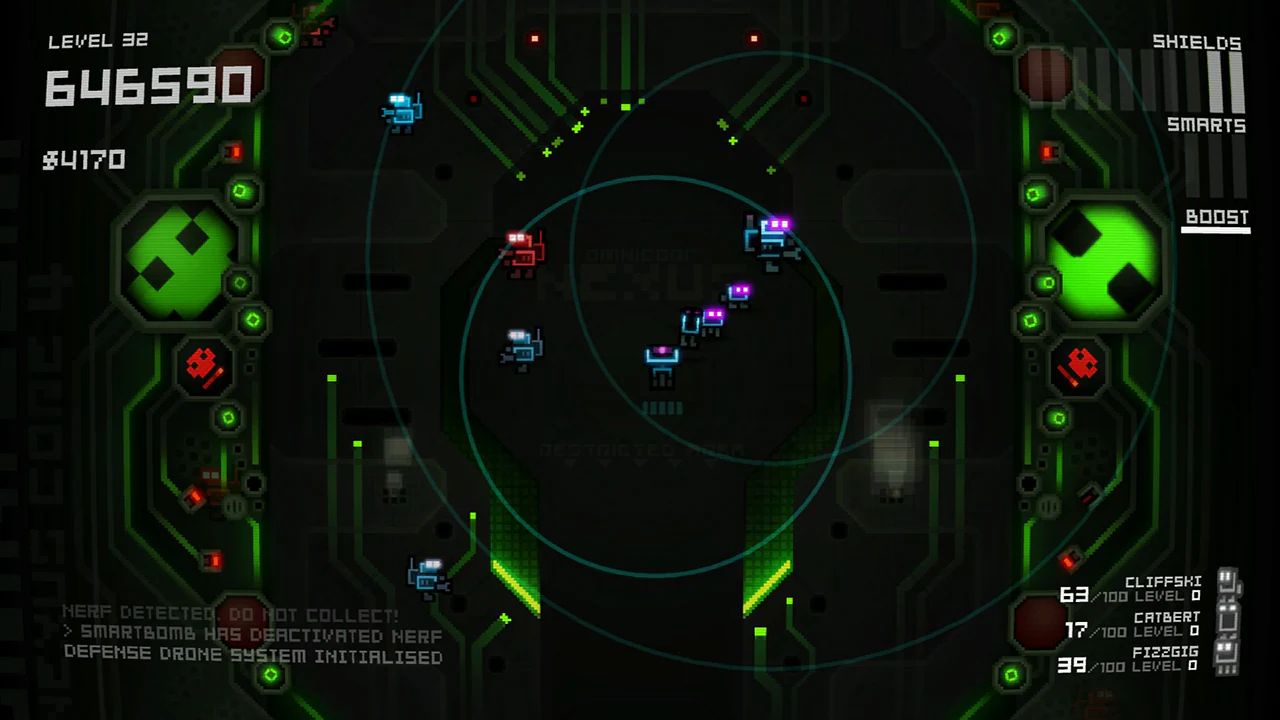Click the large green orb on the right side
Viewport: 1280px width, 720px height.
(x=1105, y=258)
